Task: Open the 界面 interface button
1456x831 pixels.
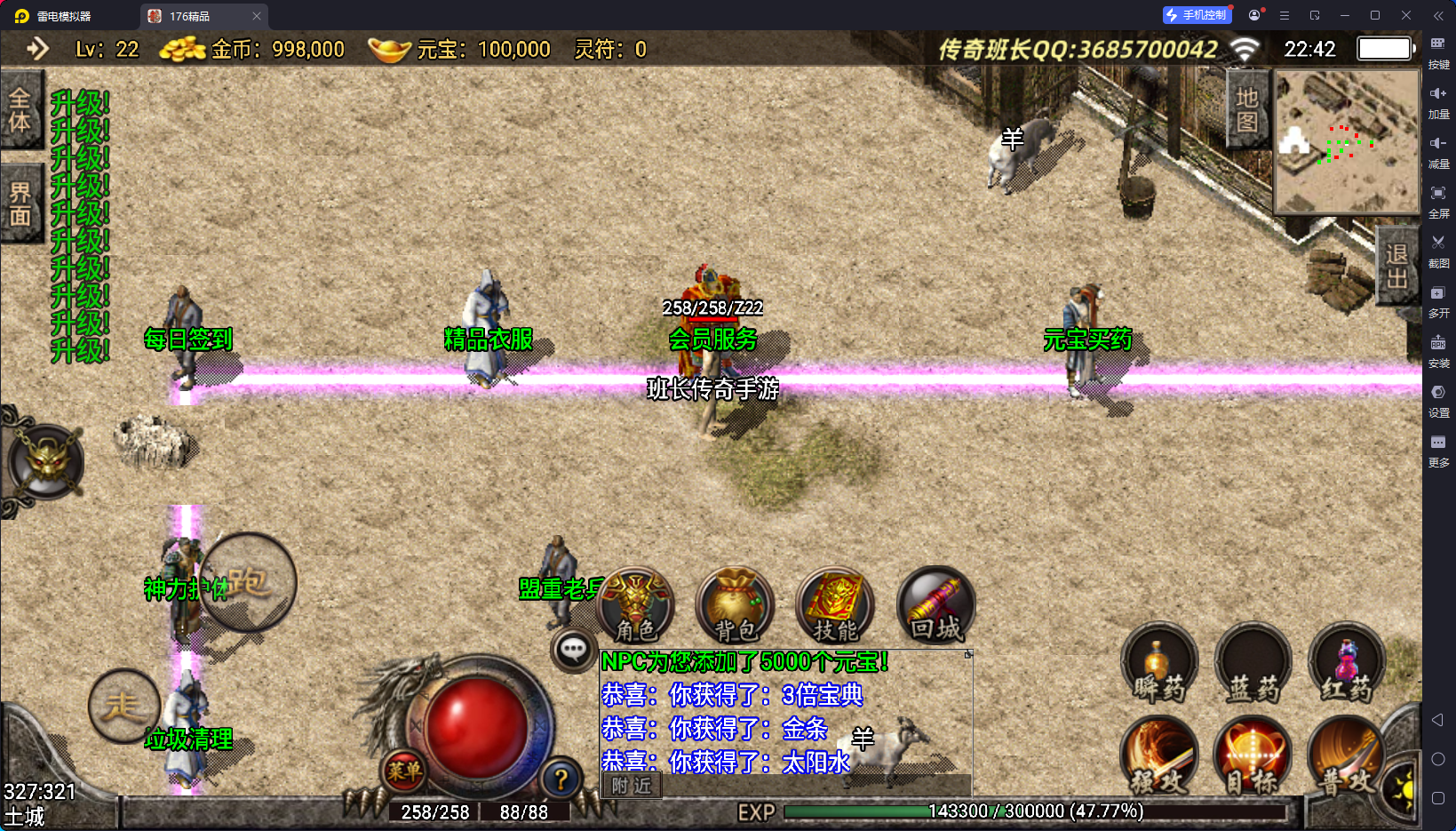Action: [20, 204]
